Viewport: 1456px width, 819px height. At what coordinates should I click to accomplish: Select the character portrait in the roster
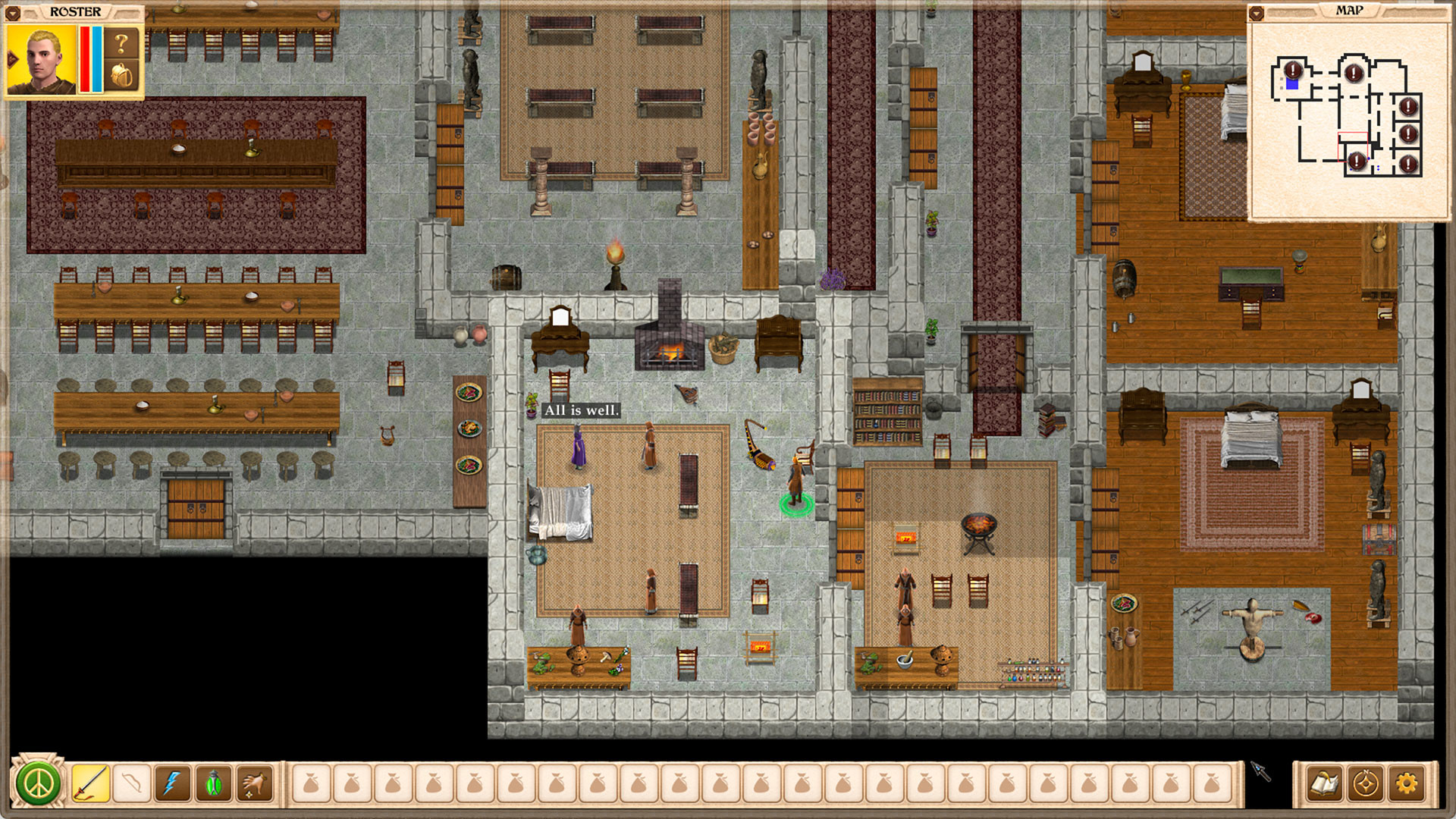point(42,59)
